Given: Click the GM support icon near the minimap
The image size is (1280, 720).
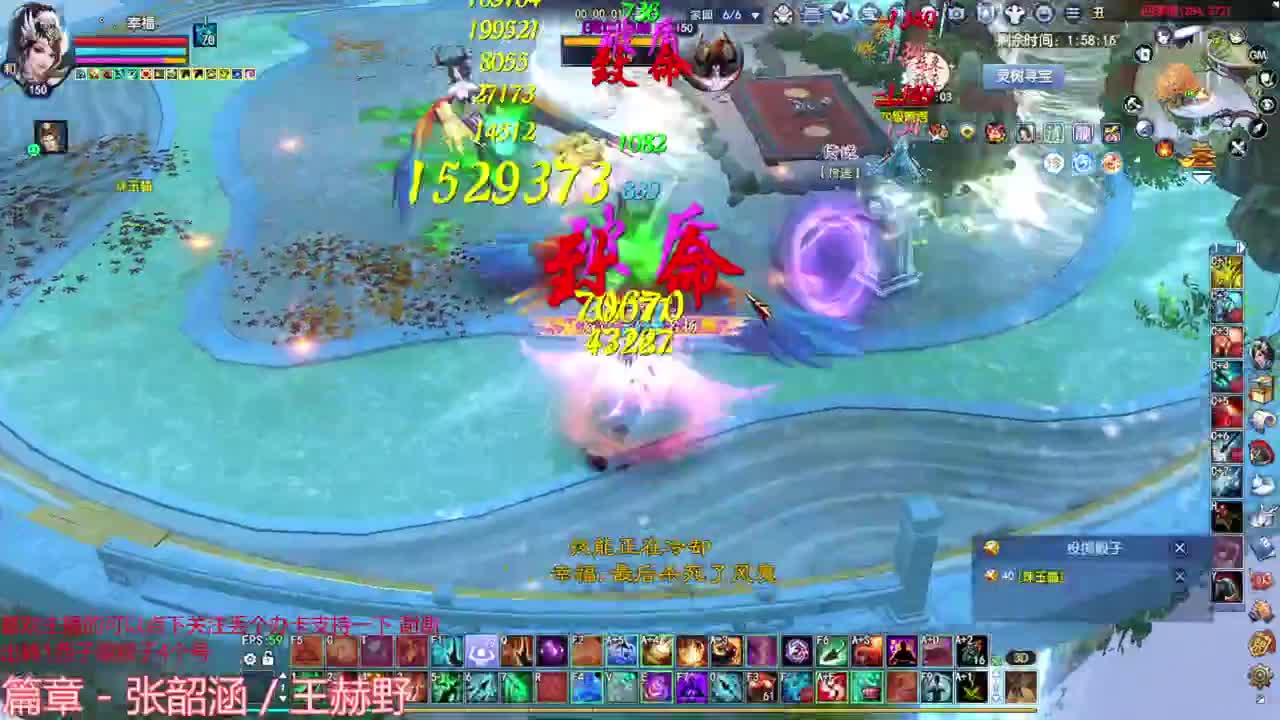Looking at the screenshot, I should pyautogui.click(x=1258, y=55).
